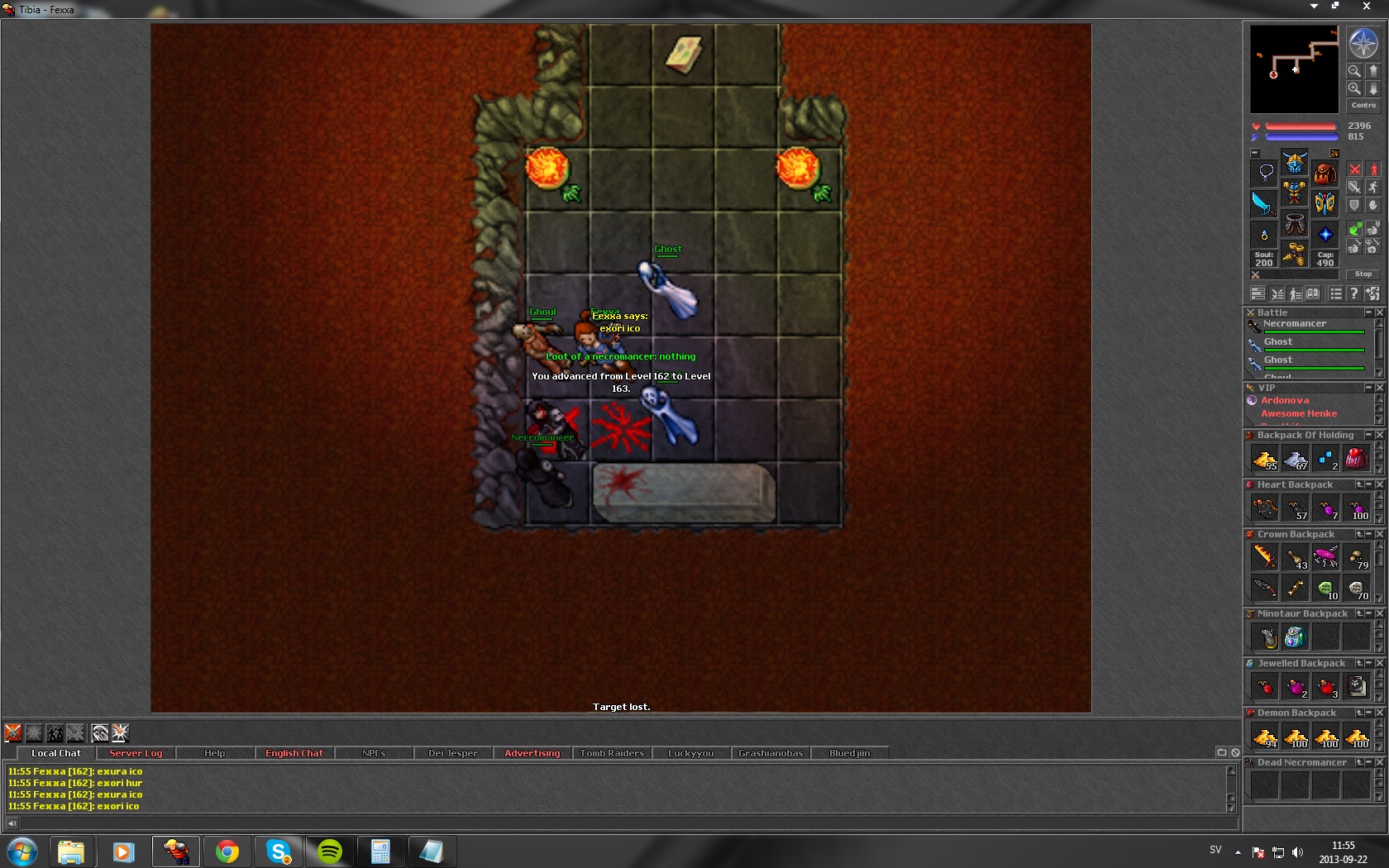The width and height of the screenshot is (1389, 868).
Task: Select the red backpack in Backpack Of Holding
Action: pyautogui.click(x=1356, y=458)
